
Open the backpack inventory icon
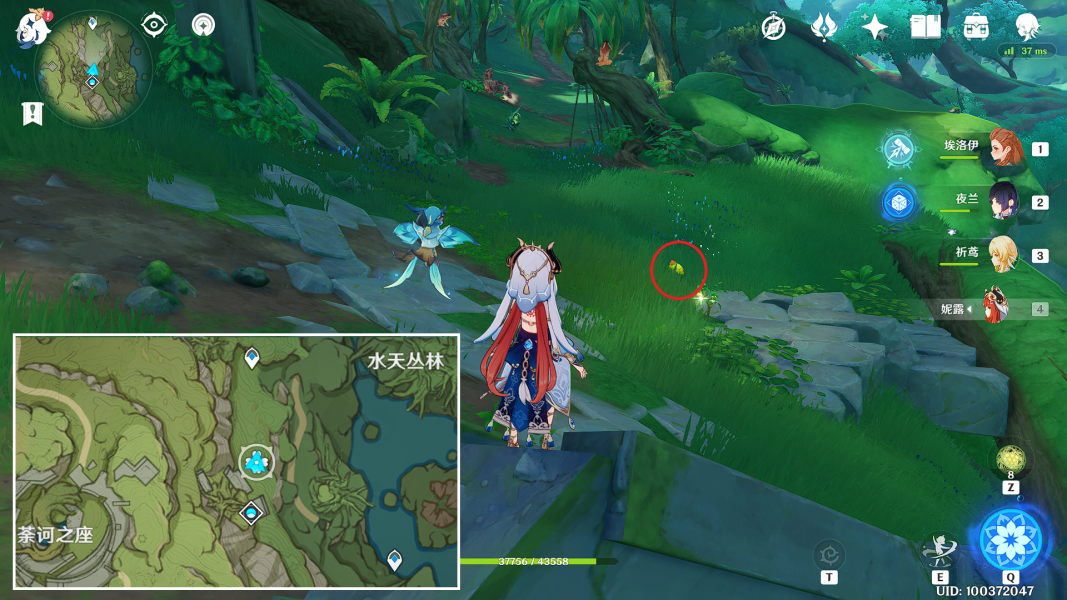point(976,27)
